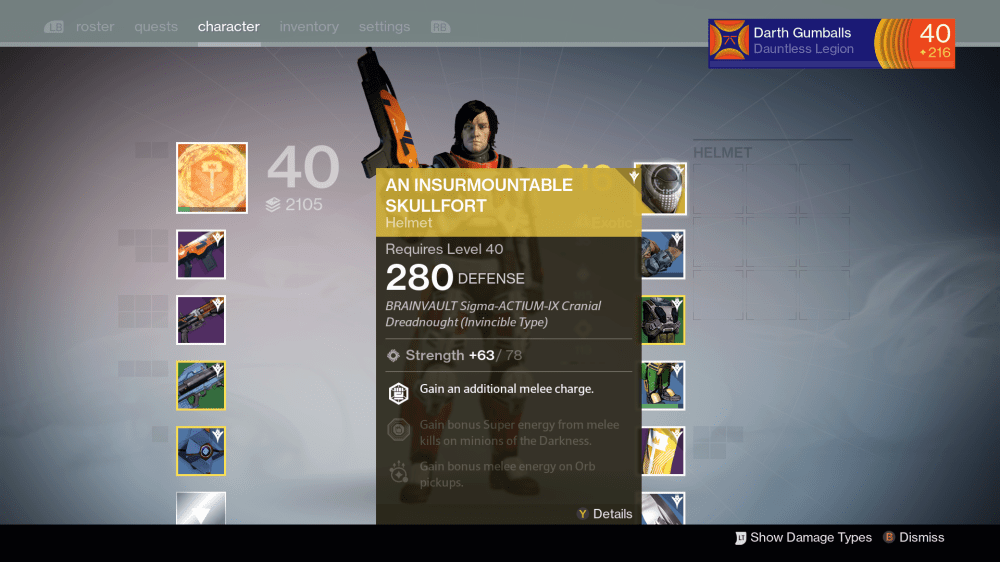Select the yellow and purple class item slot

[661, 451]
